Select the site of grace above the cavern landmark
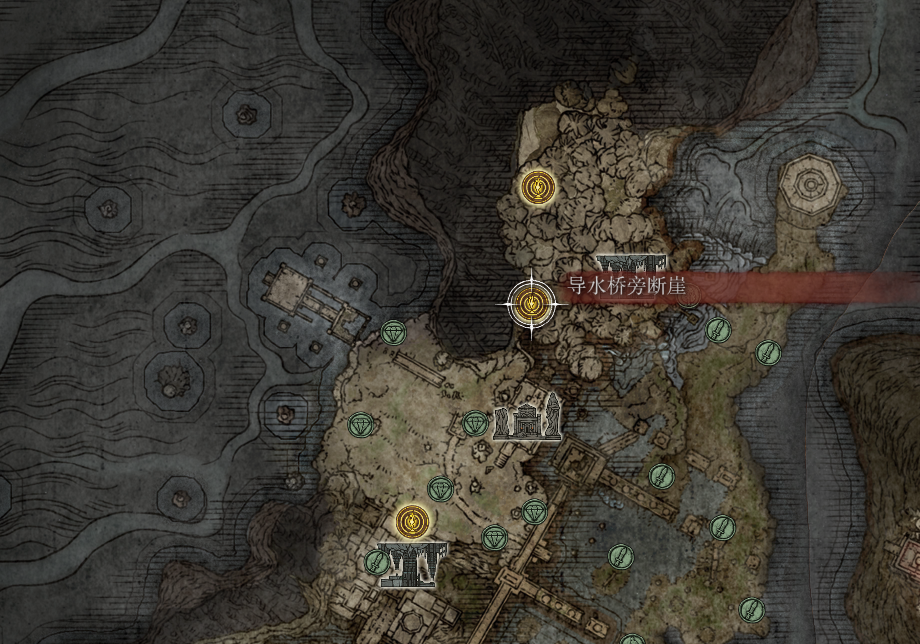 (x=410, y=520)
